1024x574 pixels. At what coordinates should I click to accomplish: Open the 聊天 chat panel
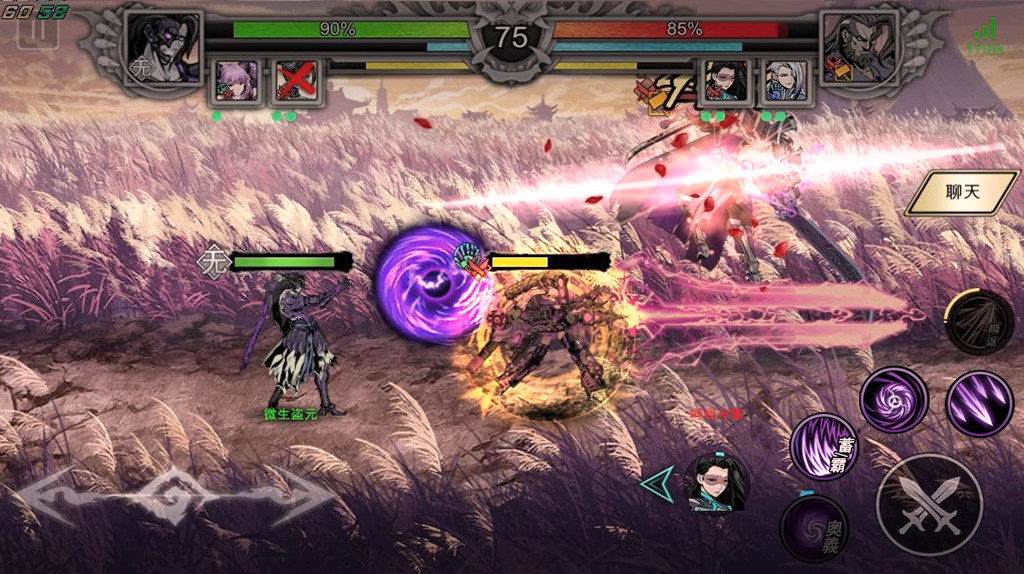pyautogui.click(x=962, y=192)
